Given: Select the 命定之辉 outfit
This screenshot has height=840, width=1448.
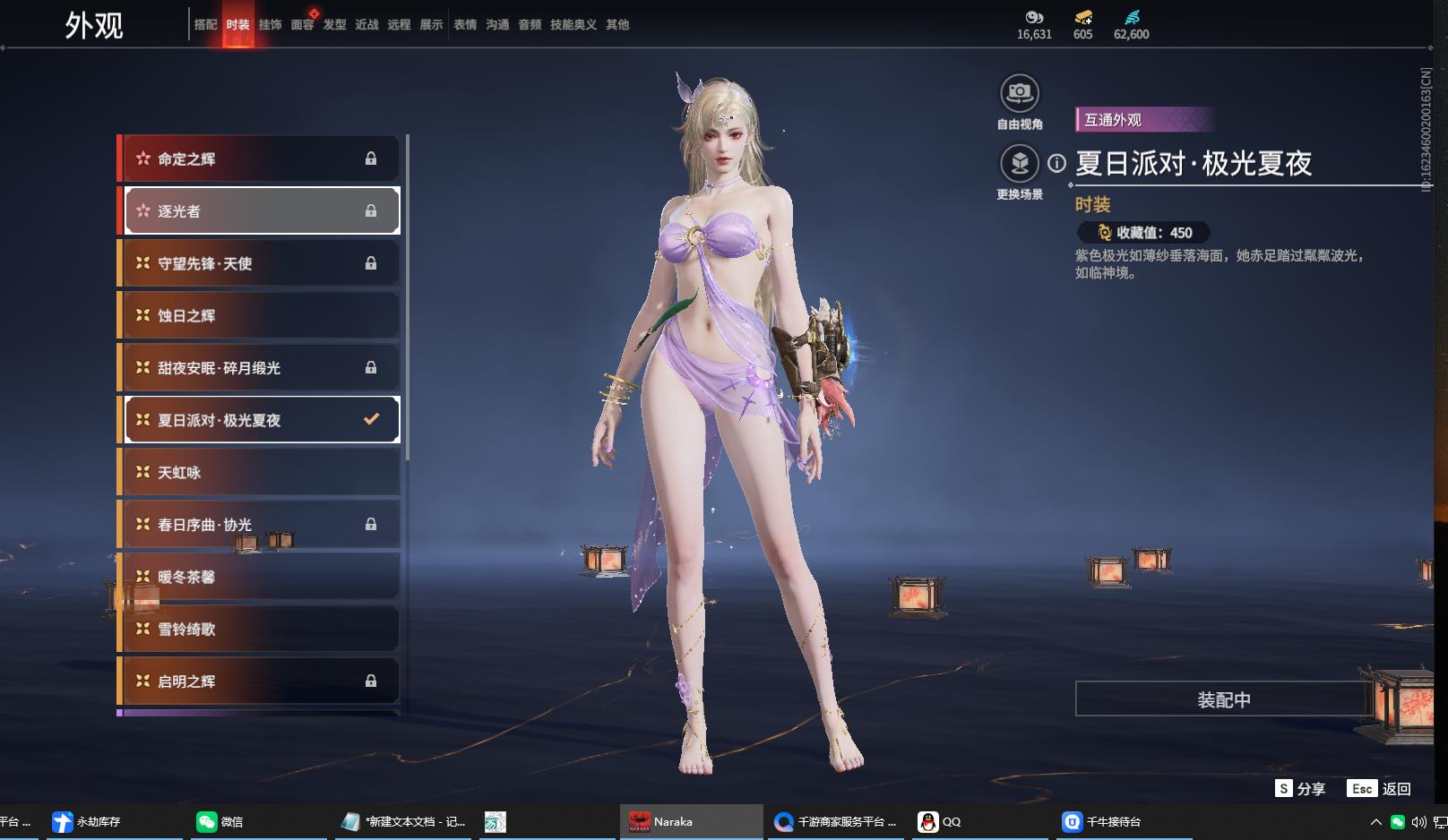Looking at the screenshot, I should (x=260, y=159).
